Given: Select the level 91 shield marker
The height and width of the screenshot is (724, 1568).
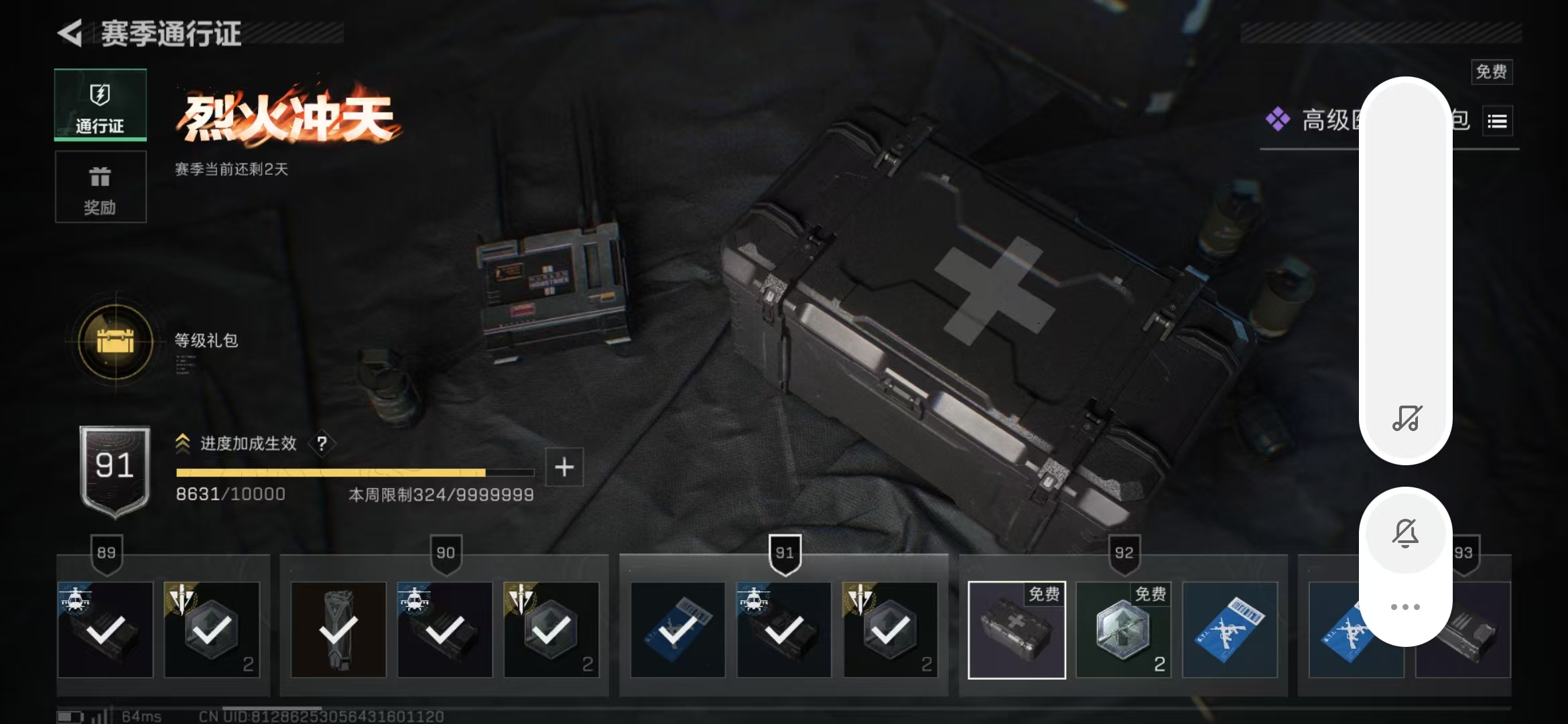Looking at the screenshot, I should coord(785,554).
